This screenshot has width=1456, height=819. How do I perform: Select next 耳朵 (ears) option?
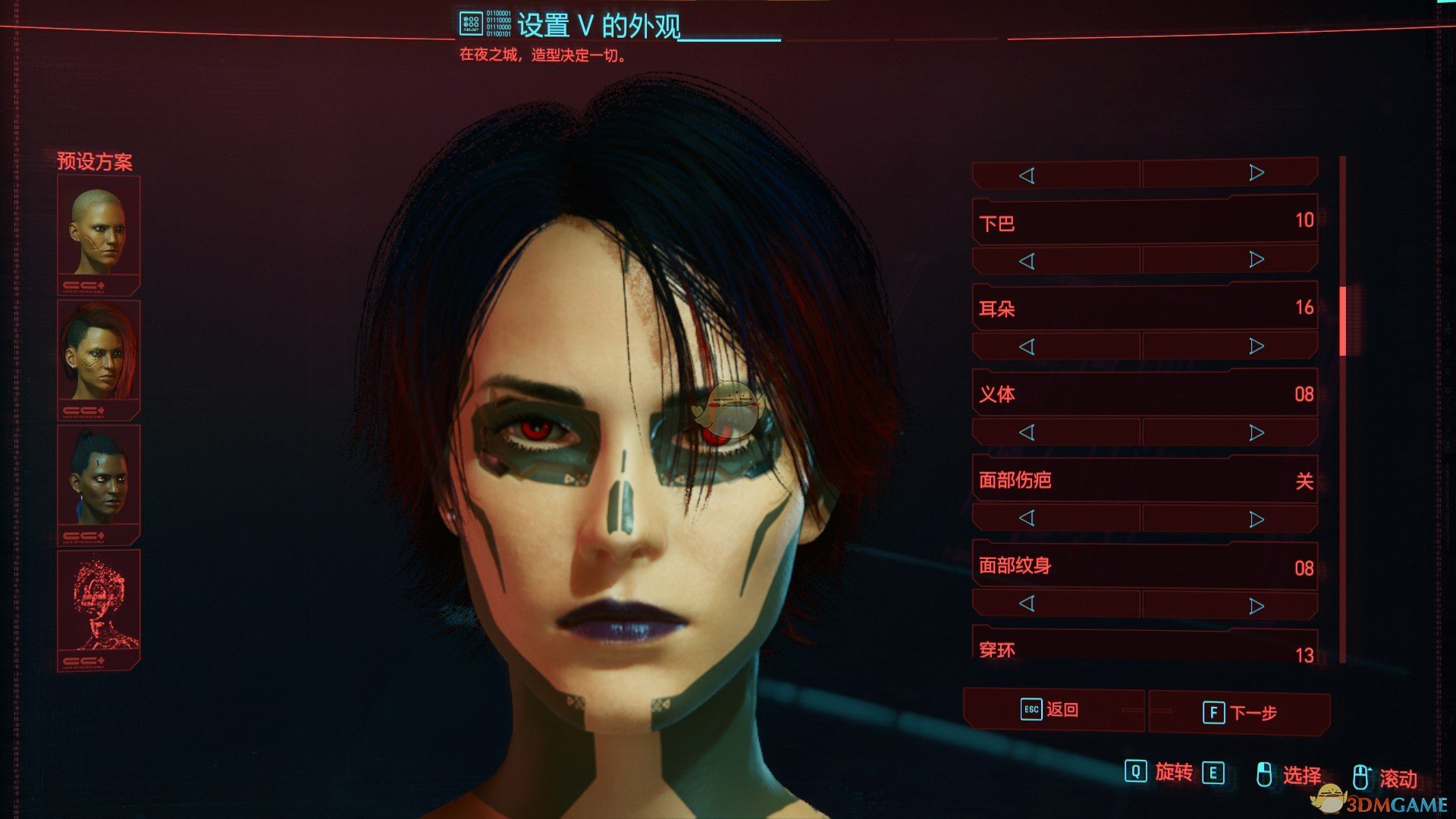pos(1257,347)
